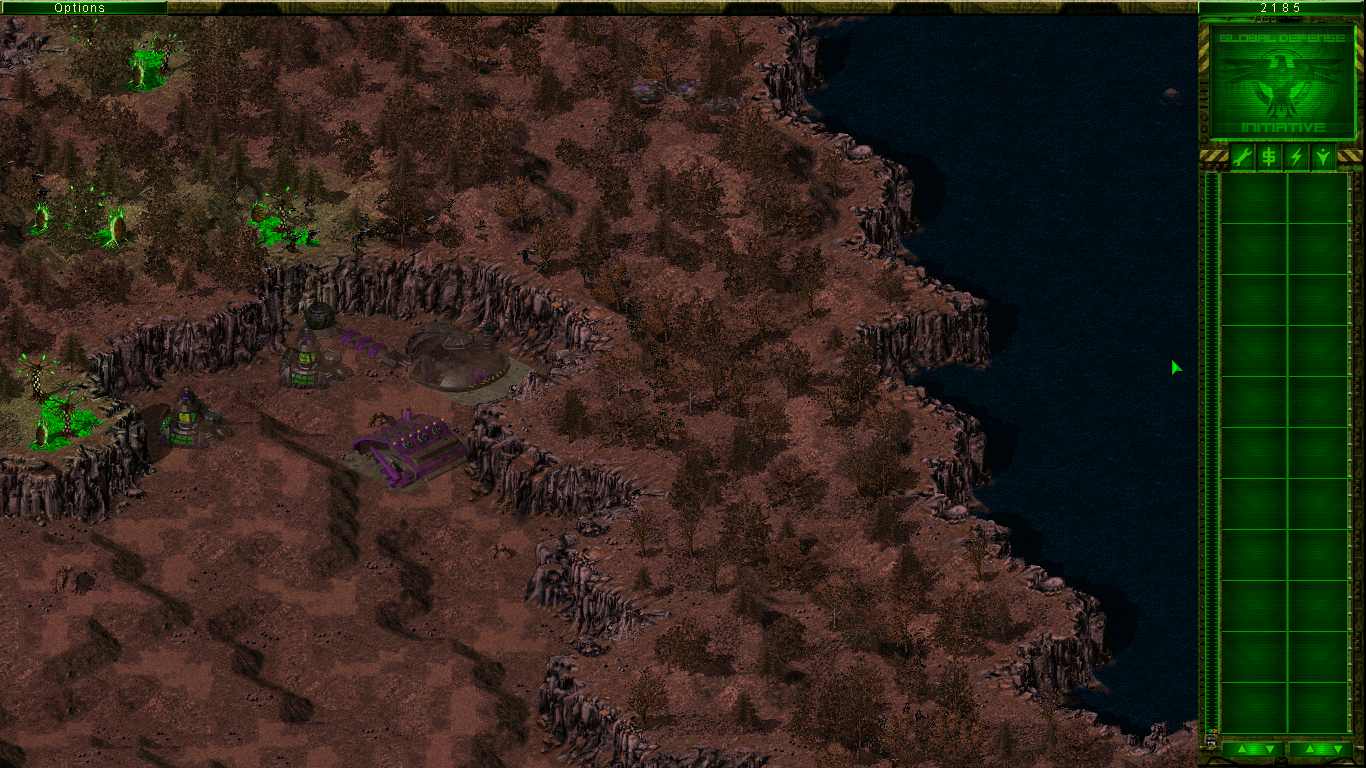Select the repair wrench icon on the sidebar

coord(1242,158)
